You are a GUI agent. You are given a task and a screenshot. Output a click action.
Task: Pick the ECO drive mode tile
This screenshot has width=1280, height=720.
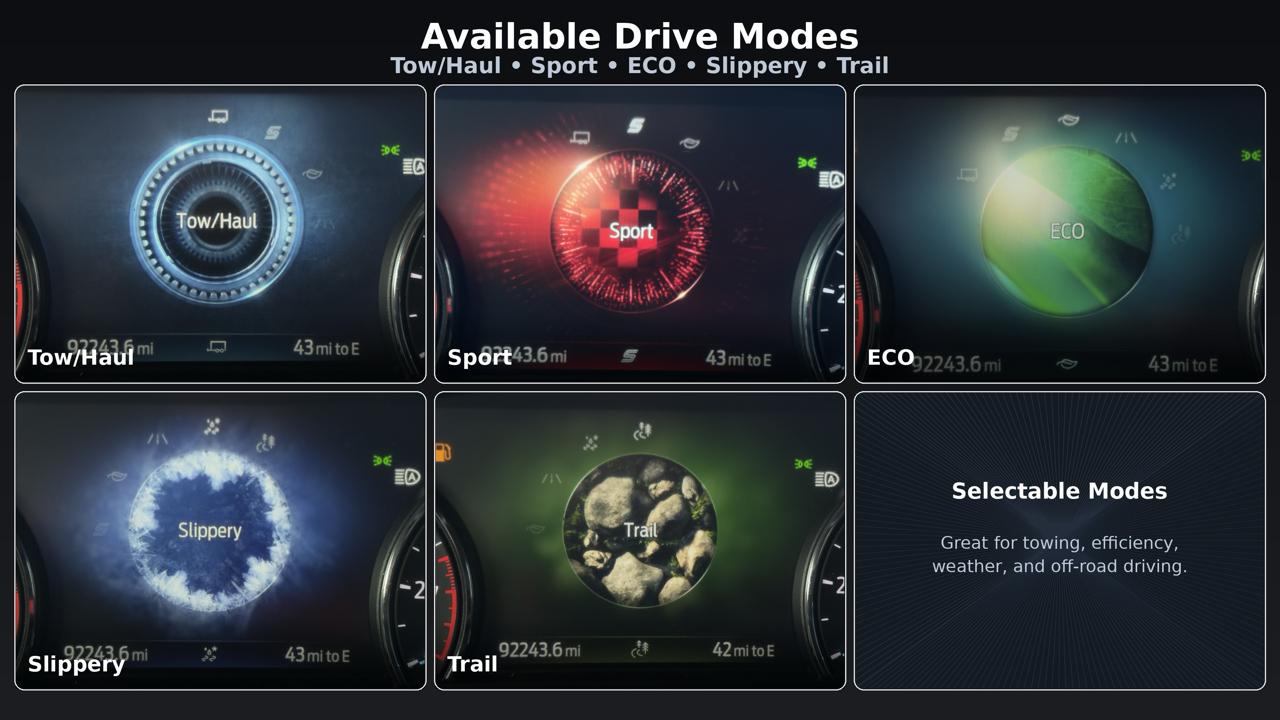tap(1060, 234)
